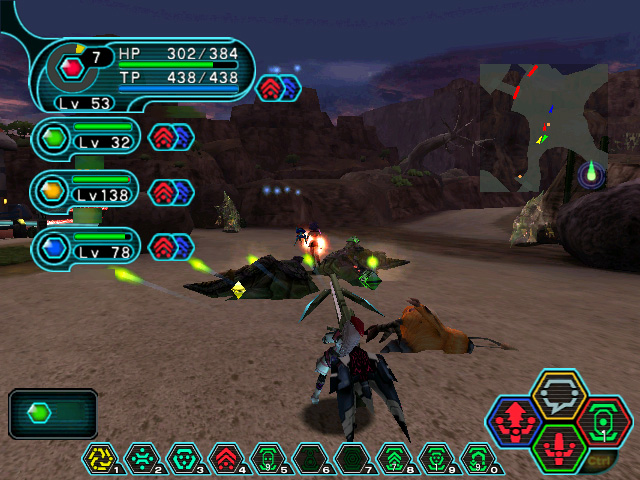Click the green compass marker beside the minimap
640x480 pixels.
[591, 175]
